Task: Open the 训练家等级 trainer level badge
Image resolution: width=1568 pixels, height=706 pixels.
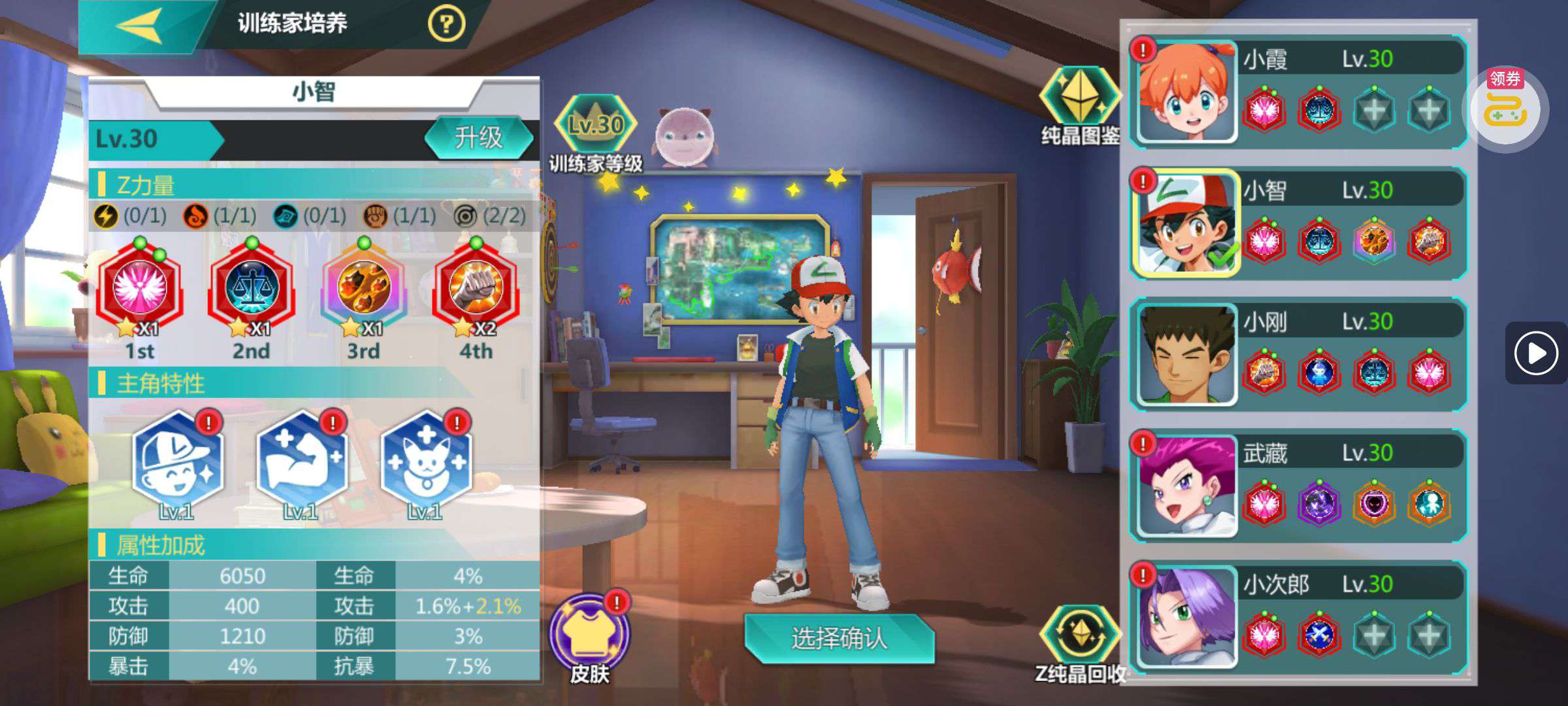Action: [595, 126]
